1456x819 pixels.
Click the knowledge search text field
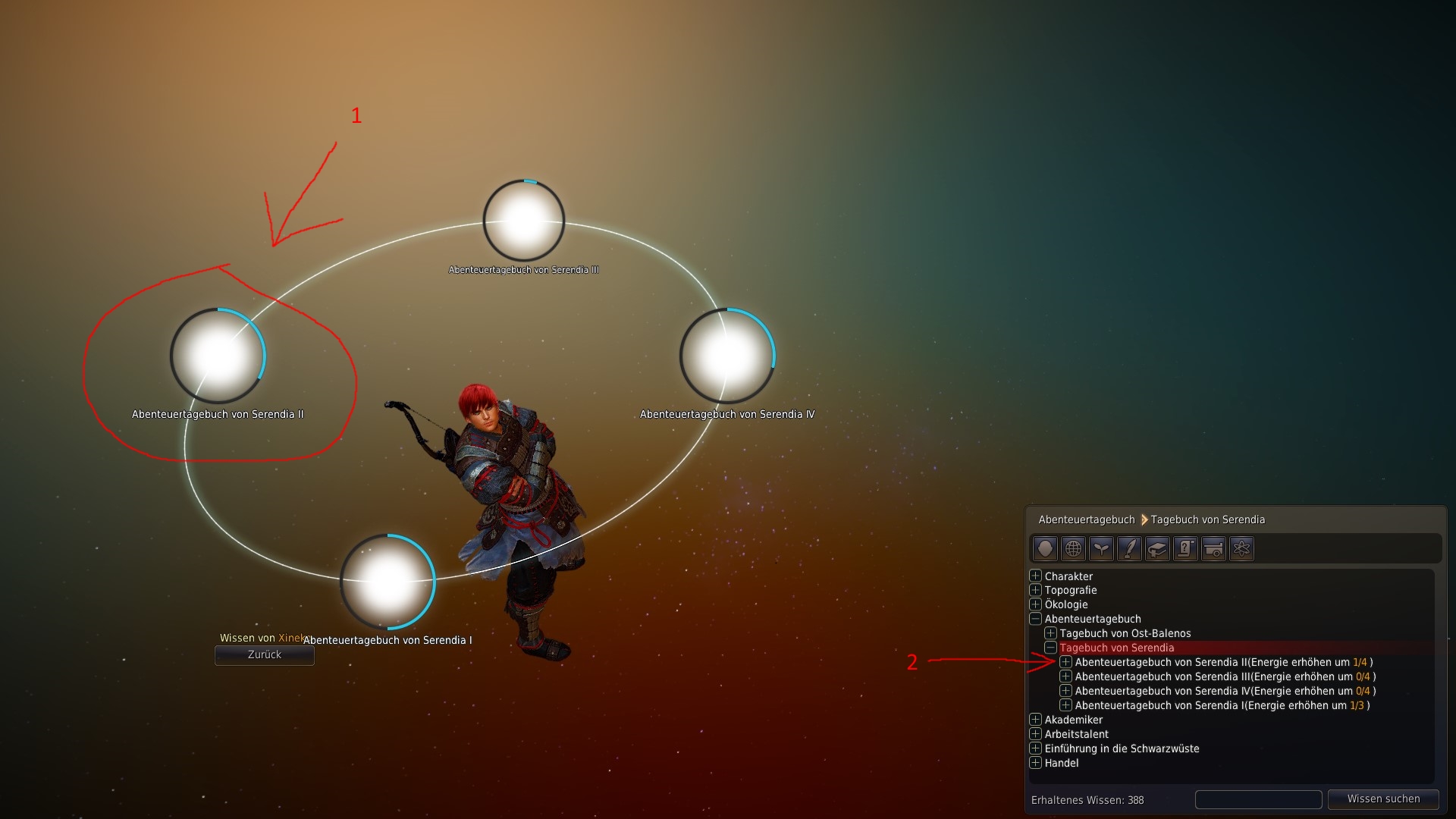[x=1258, y=799]
